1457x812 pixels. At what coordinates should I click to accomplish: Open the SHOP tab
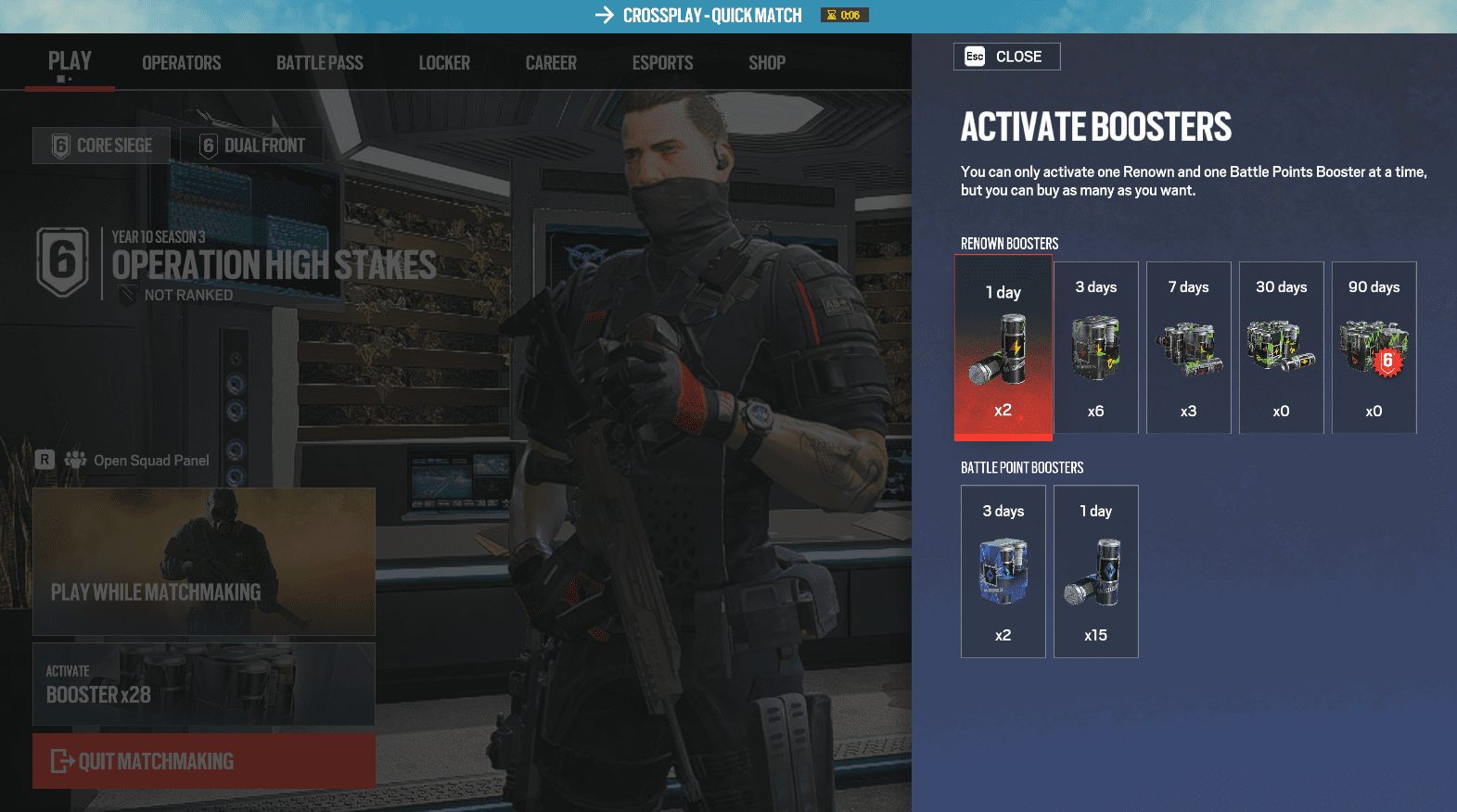766,62
